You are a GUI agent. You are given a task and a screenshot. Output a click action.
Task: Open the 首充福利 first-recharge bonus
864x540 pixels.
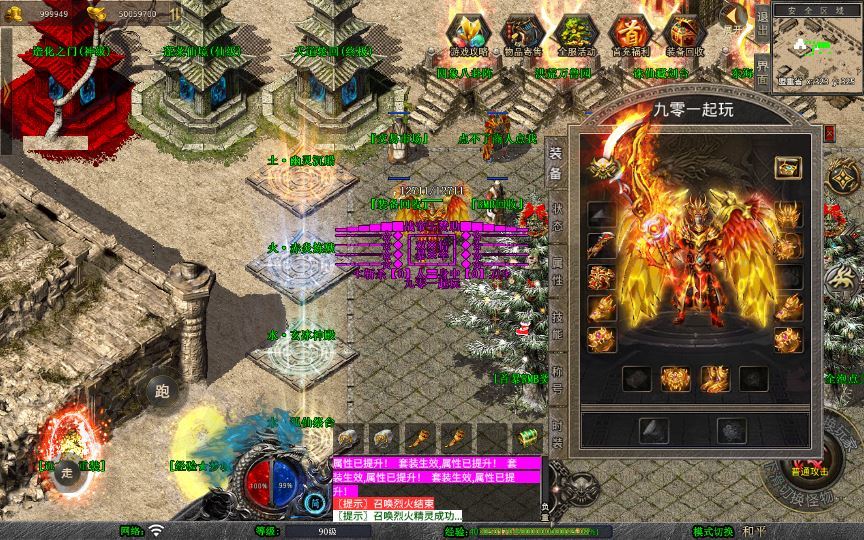(x=629, y=32)
